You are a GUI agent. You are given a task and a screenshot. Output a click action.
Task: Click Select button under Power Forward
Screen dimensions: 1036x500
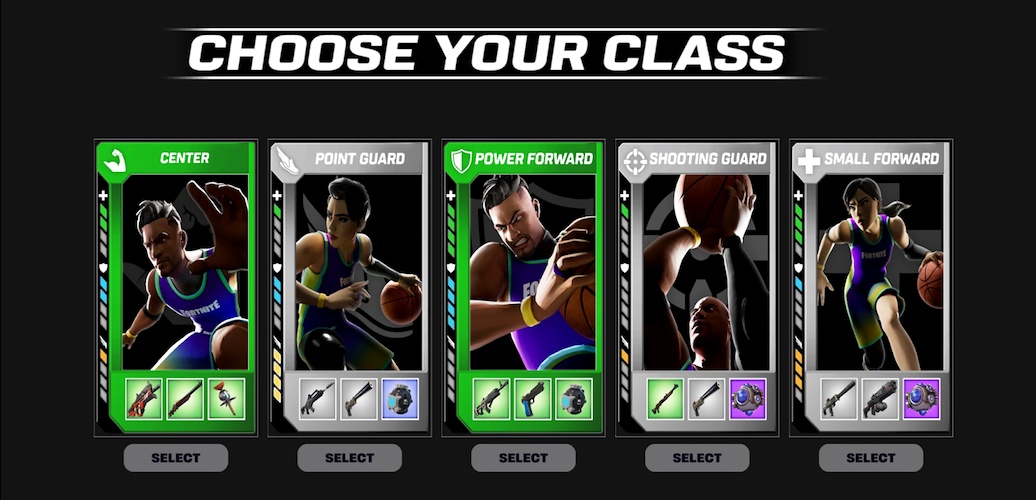[x=524, y=458]
